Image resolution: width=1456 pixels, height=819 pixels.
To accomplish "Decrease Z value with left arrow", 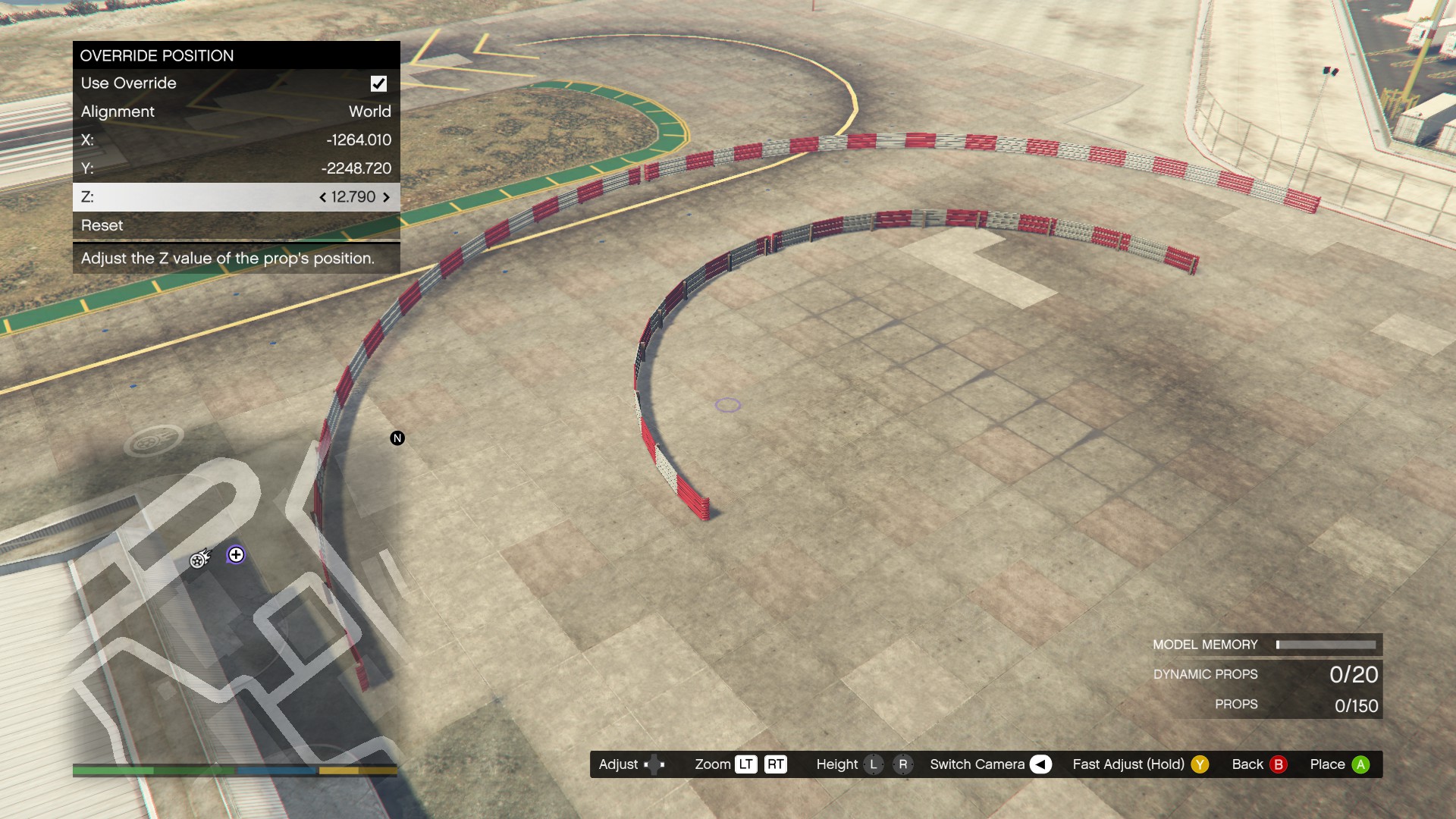I will pos(323,197).
